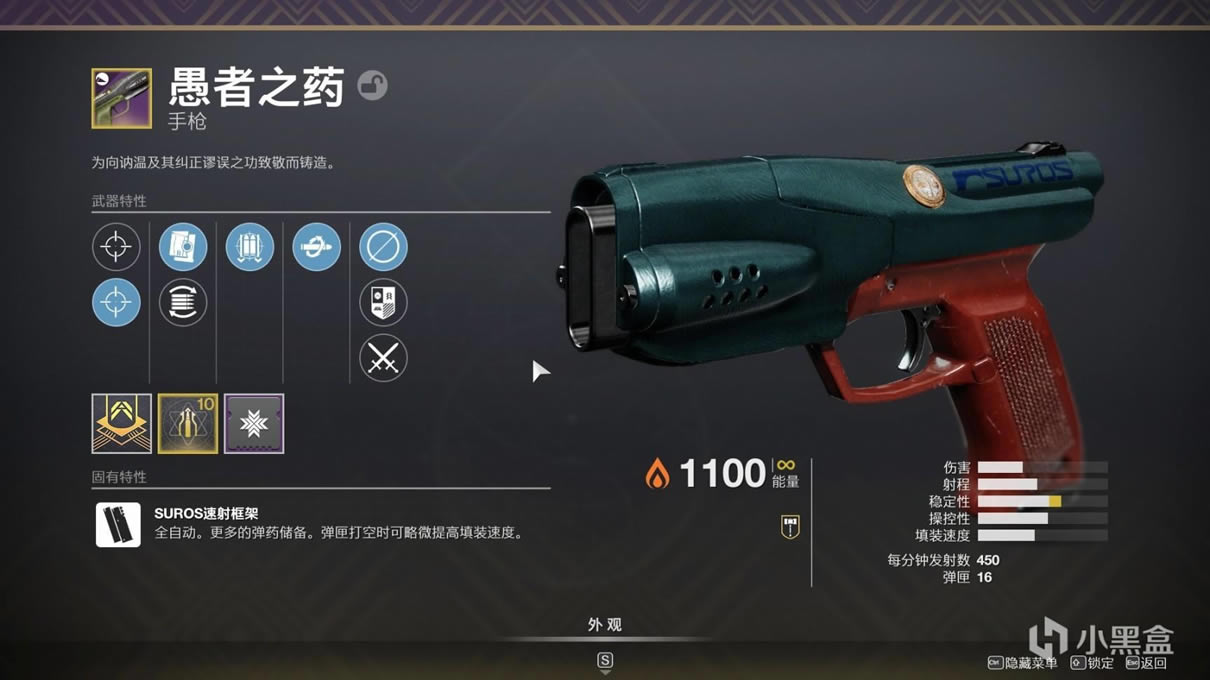Select the blue magazine perk icon
Viewport: 1210px width, 680px height.
click(x=183, y=247)
